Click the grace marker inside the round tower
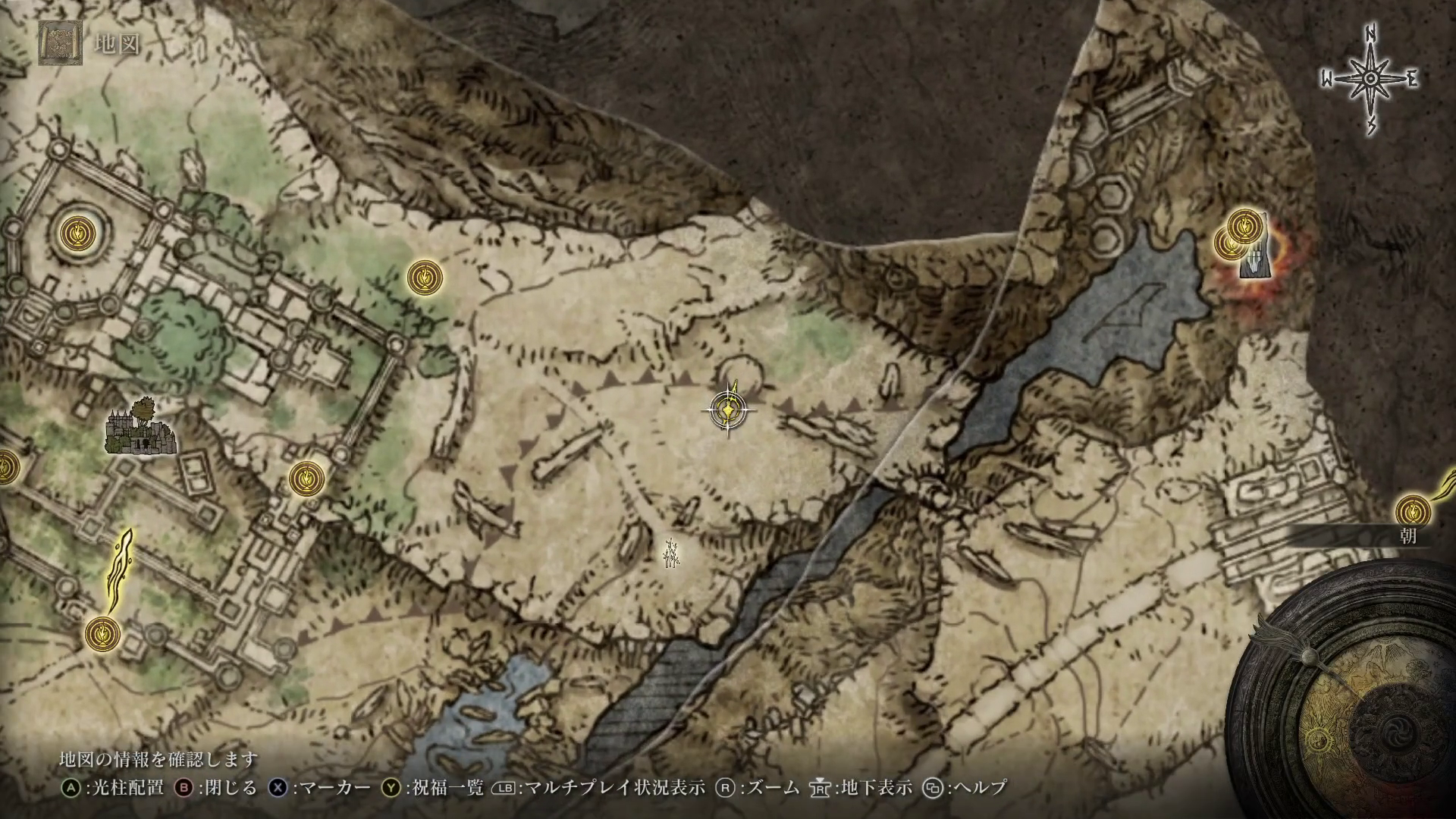The width and height of the screenshot is (1456, 819). pos(78,231)
